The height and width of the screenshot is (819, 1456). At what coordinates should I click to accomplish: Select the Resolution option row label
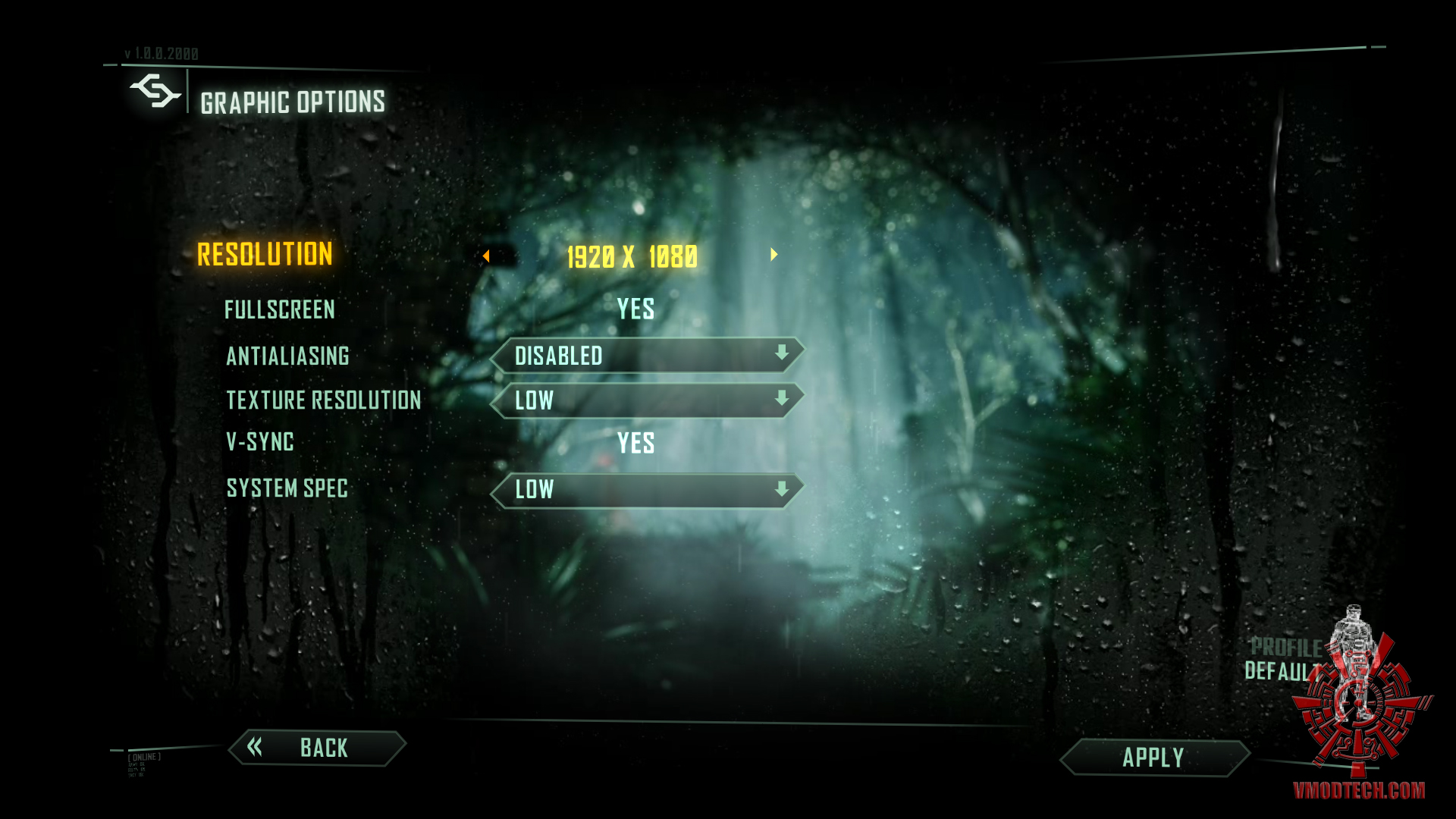[265, 255]
